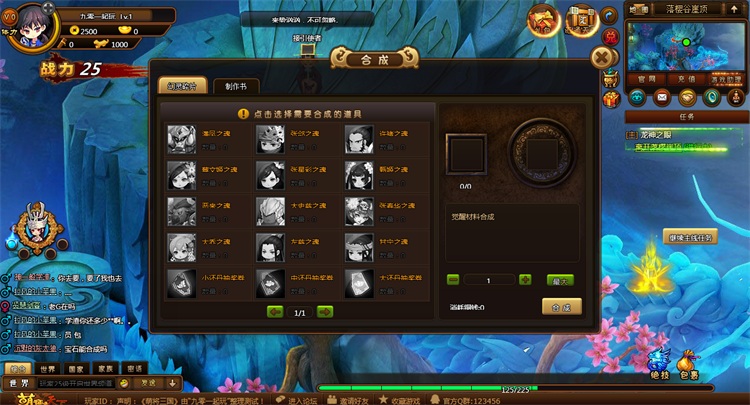
Task: Set quantity to maximum with 最大 button
Action: (562, 280)
